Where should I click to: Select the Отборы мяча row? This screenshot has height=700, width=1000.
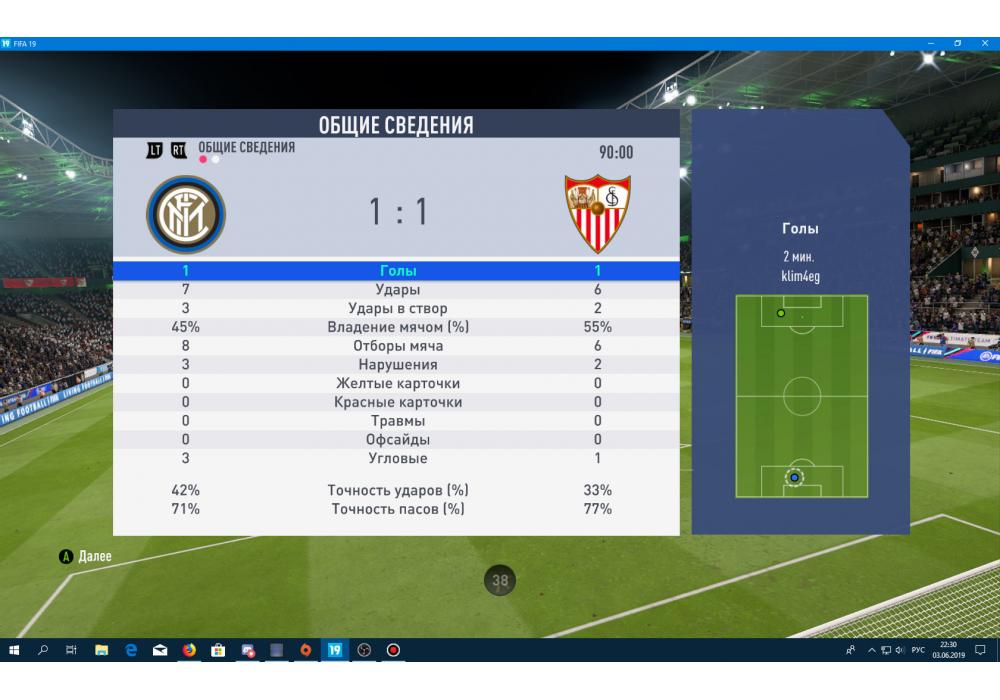click(398, 346)
